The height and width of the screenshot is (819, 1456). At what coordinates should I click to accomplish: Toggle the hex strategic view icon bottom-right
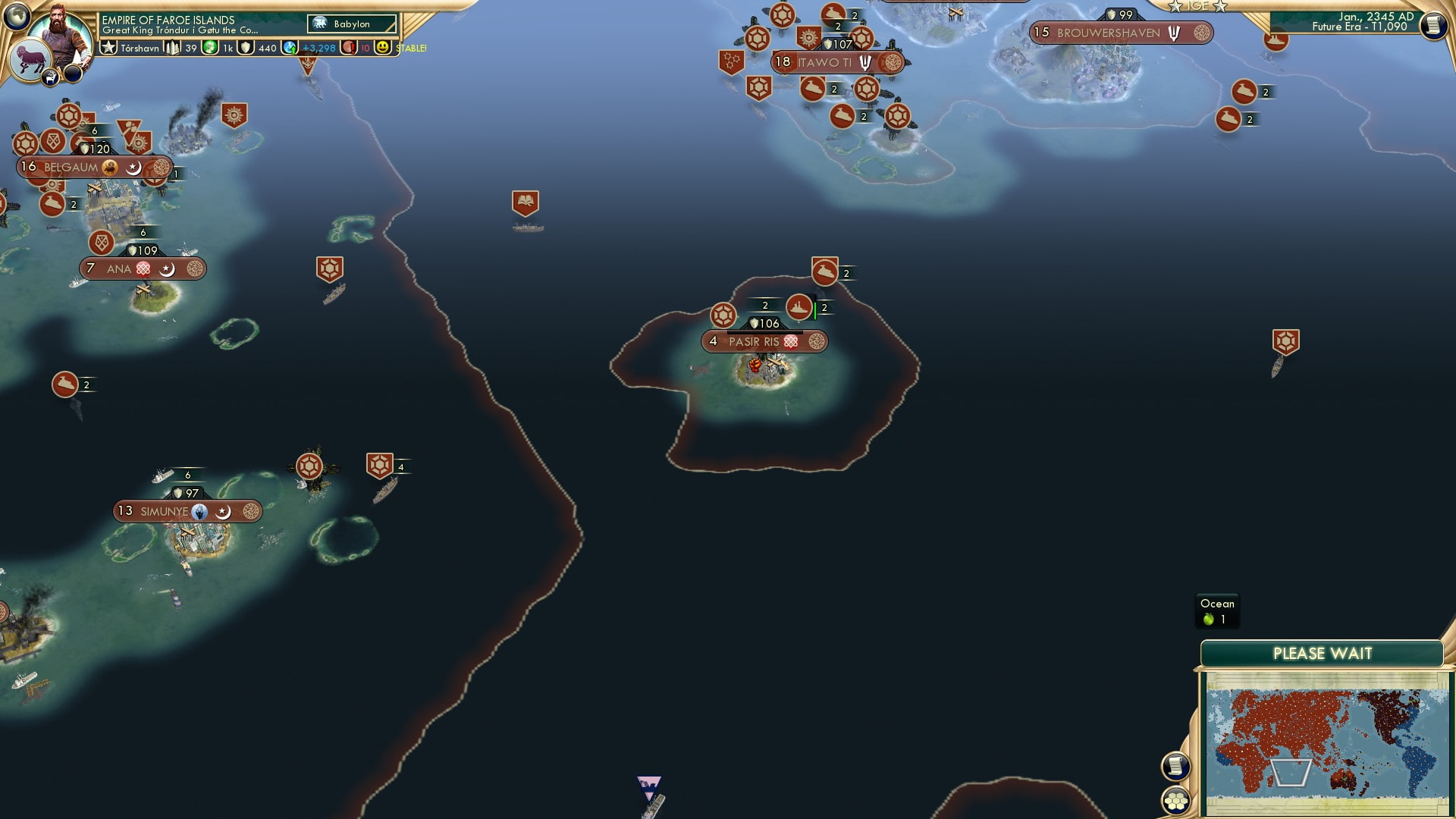(x=1175, y=799)
